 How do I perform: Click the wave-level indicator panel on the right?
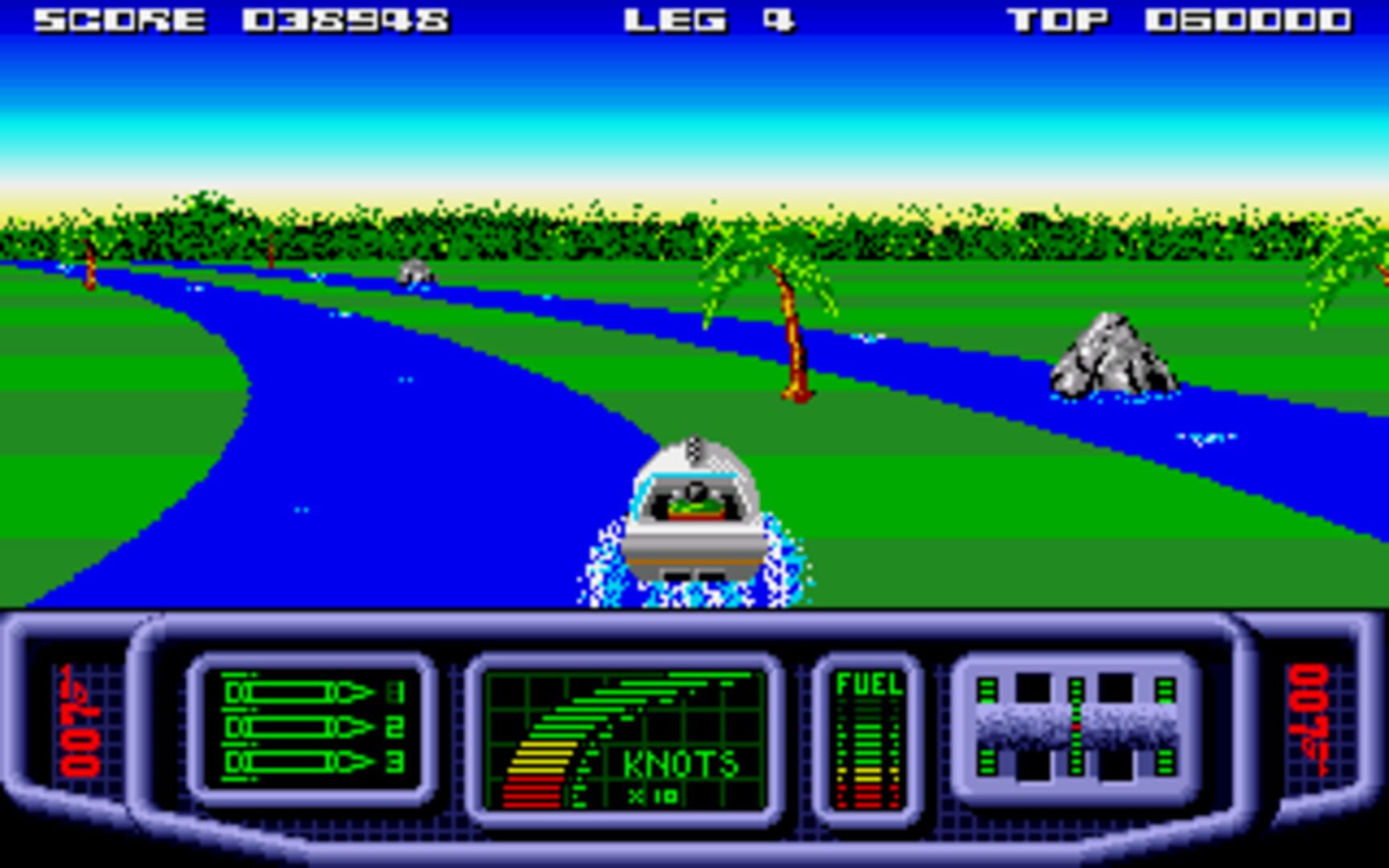[x=1077, y=727]
